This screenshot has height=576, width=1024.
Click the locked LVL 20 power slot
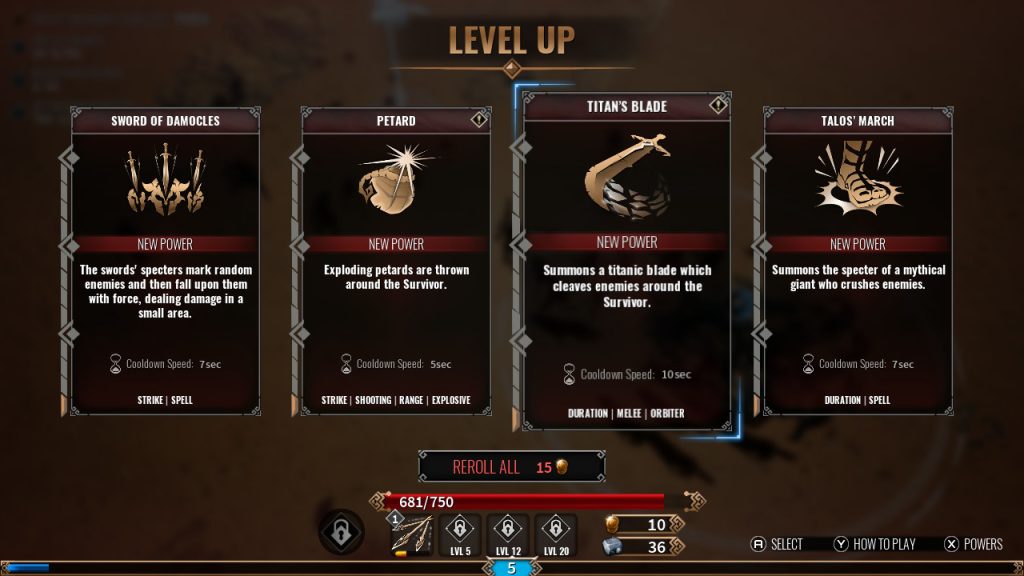(555, 536)
